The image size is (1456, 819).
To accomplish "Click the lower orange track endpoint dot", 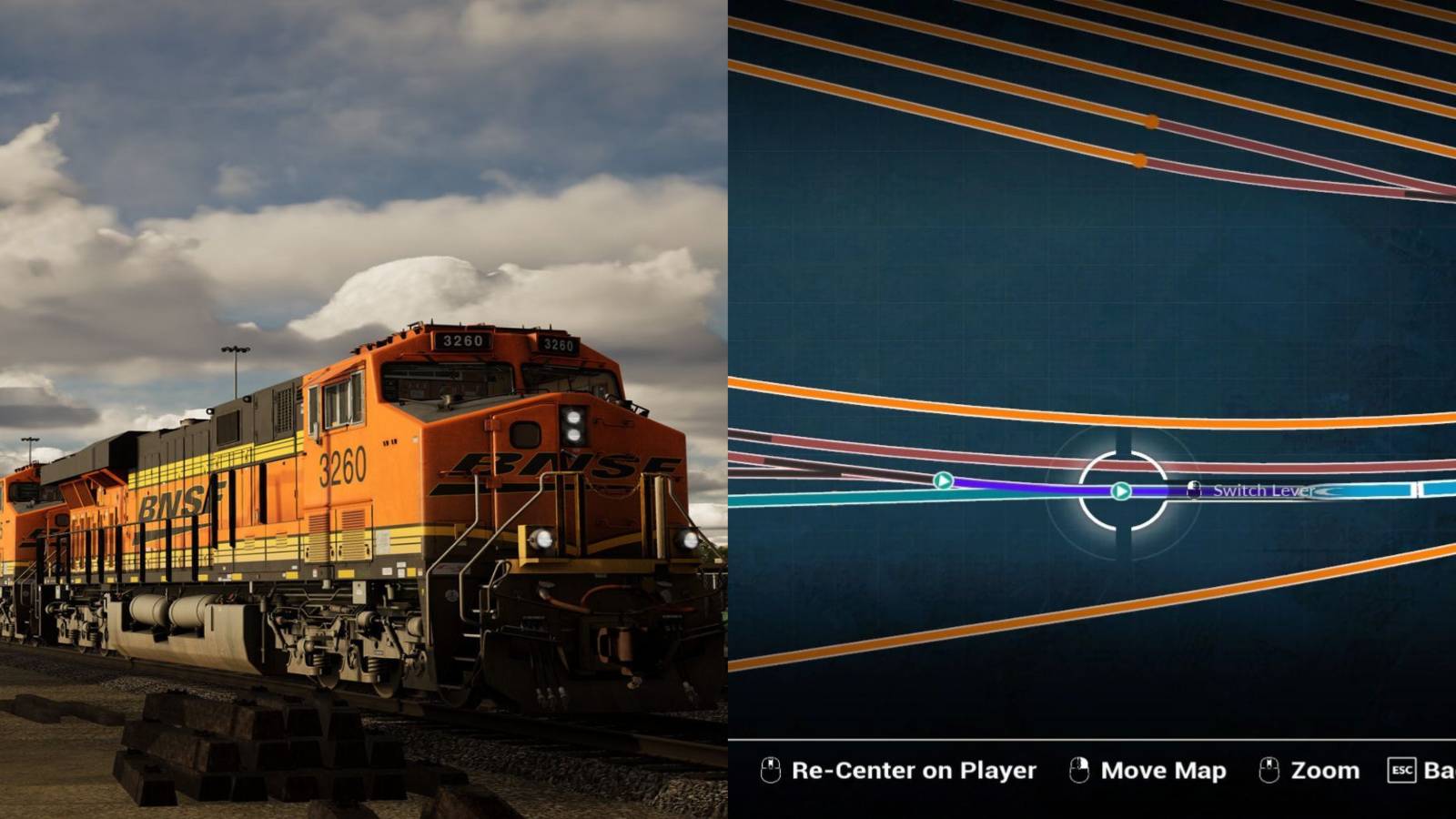I will coord(1138,161).
